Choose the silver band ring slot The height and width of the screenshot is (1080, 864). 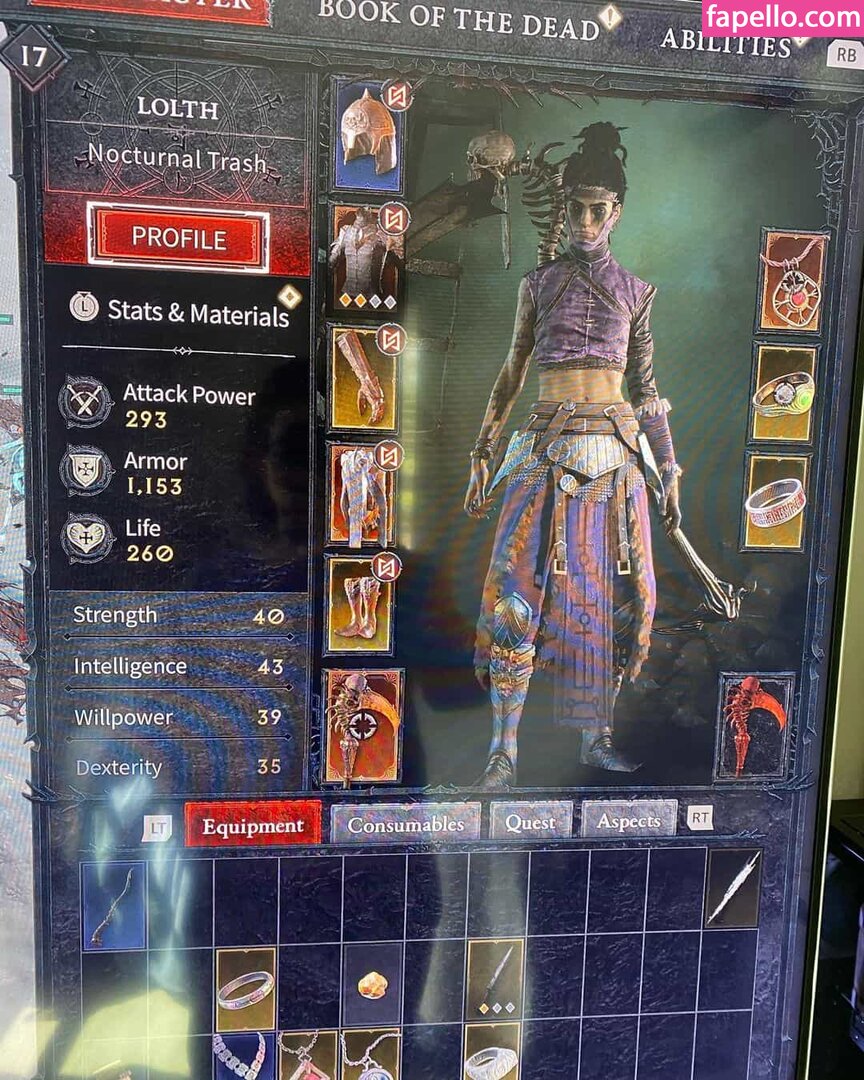pyautogui.click(x=776, y=502)
